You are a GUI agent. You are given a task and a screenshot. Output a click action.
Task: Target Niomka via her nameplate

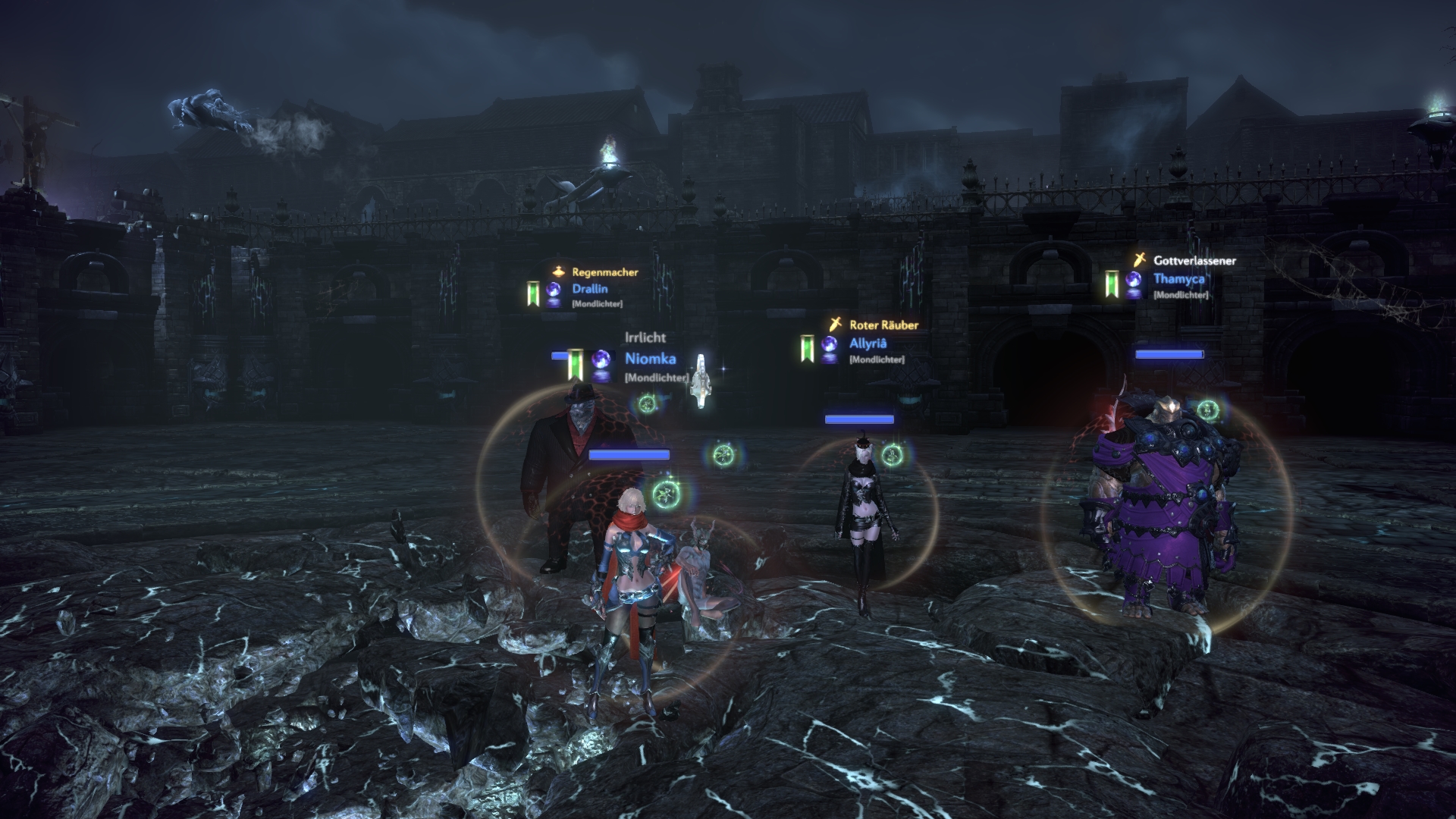tap(650, 359)
